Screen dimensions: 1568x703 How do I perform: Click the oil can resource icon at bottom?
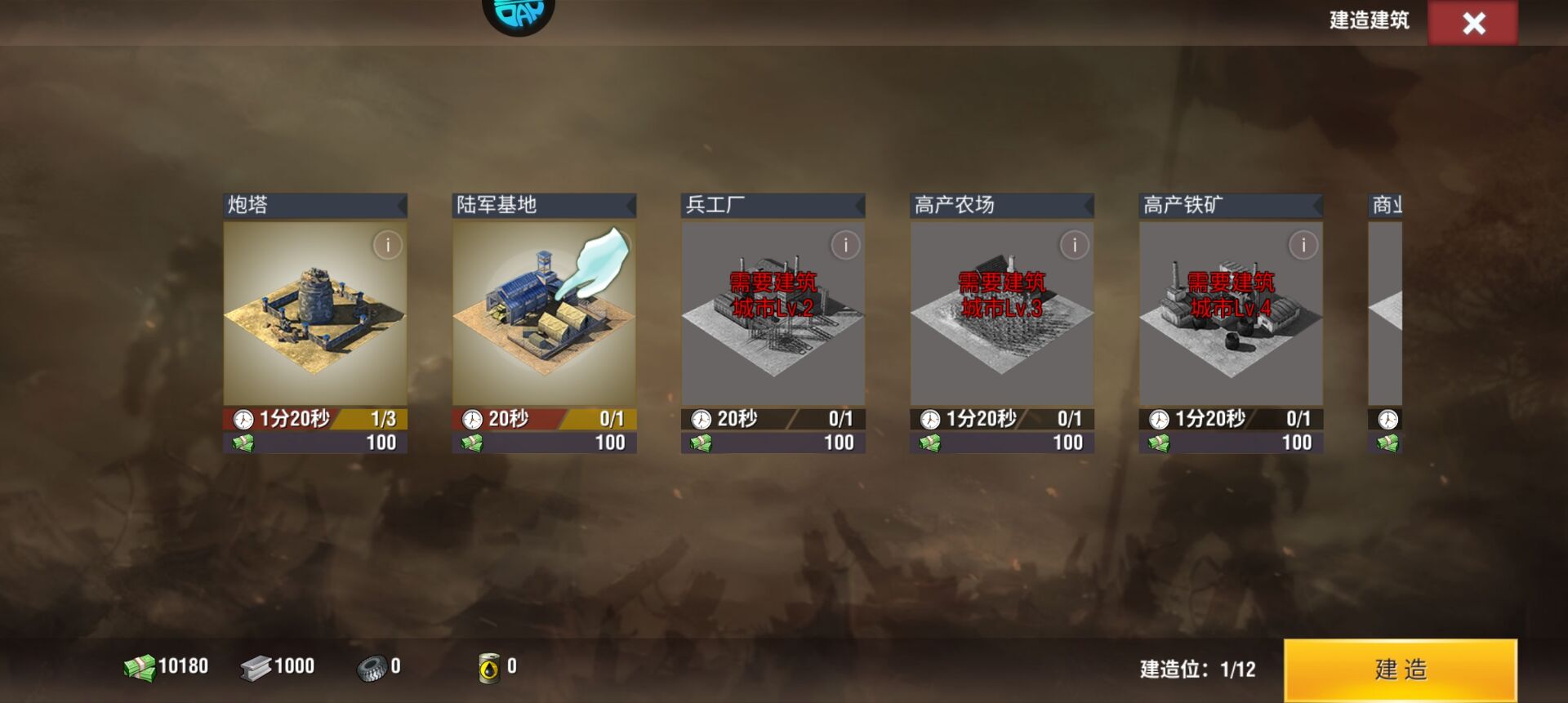click(488, 667)
